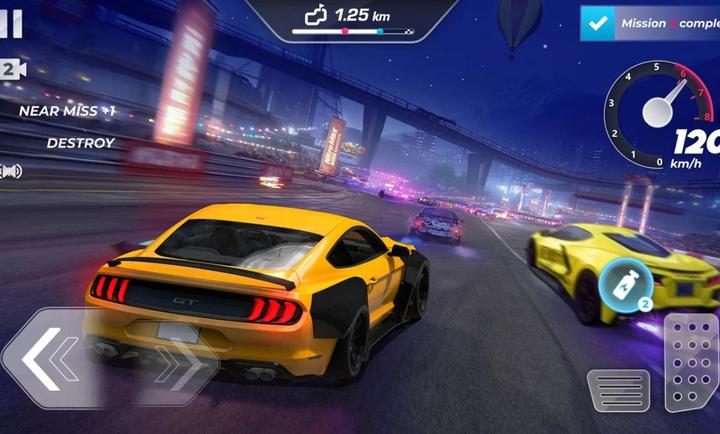Tap the brake pedal
The image size is (720, 434).
618,390
